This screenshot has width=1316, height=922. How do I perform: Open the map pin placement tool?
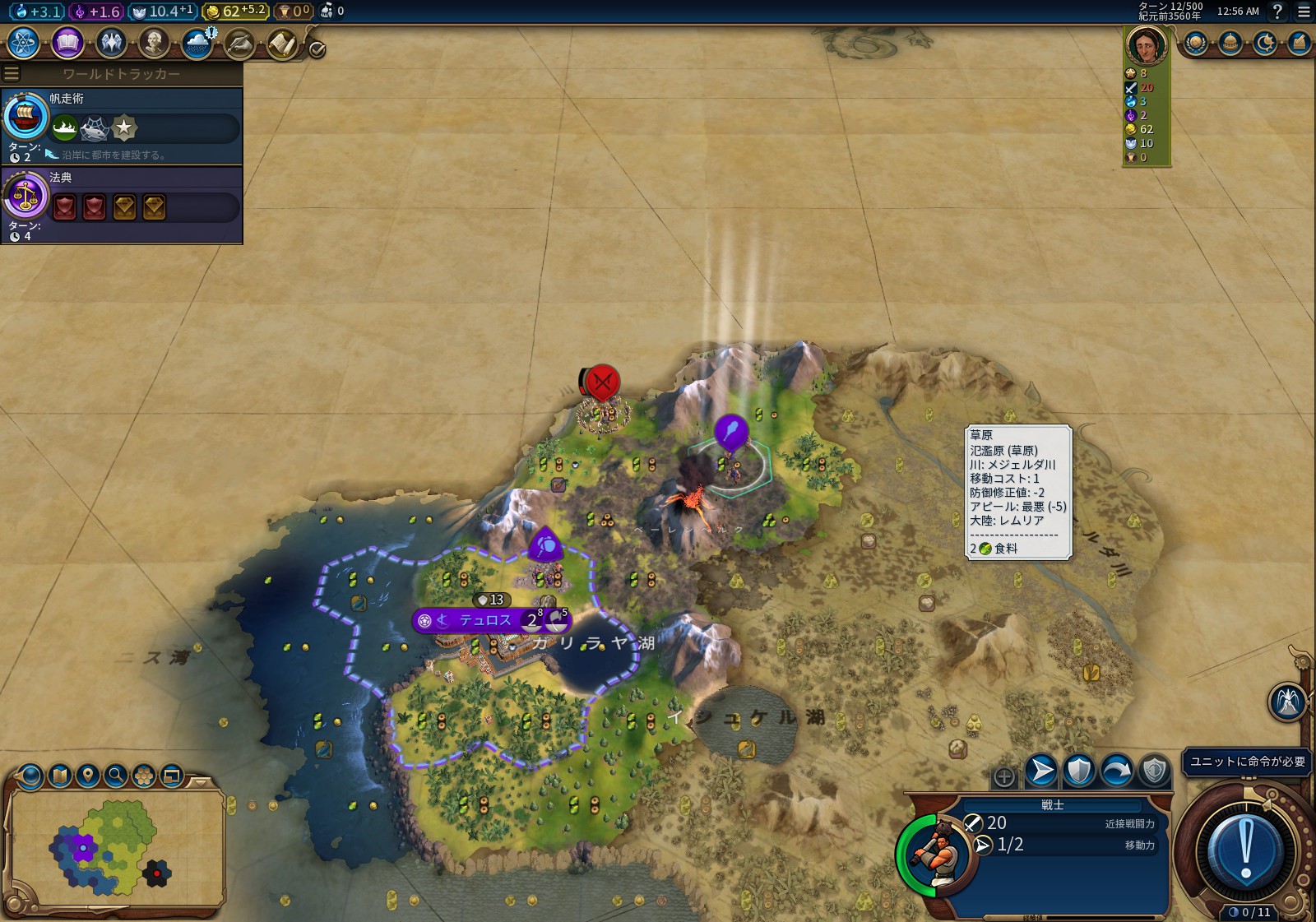click(88, 775)
